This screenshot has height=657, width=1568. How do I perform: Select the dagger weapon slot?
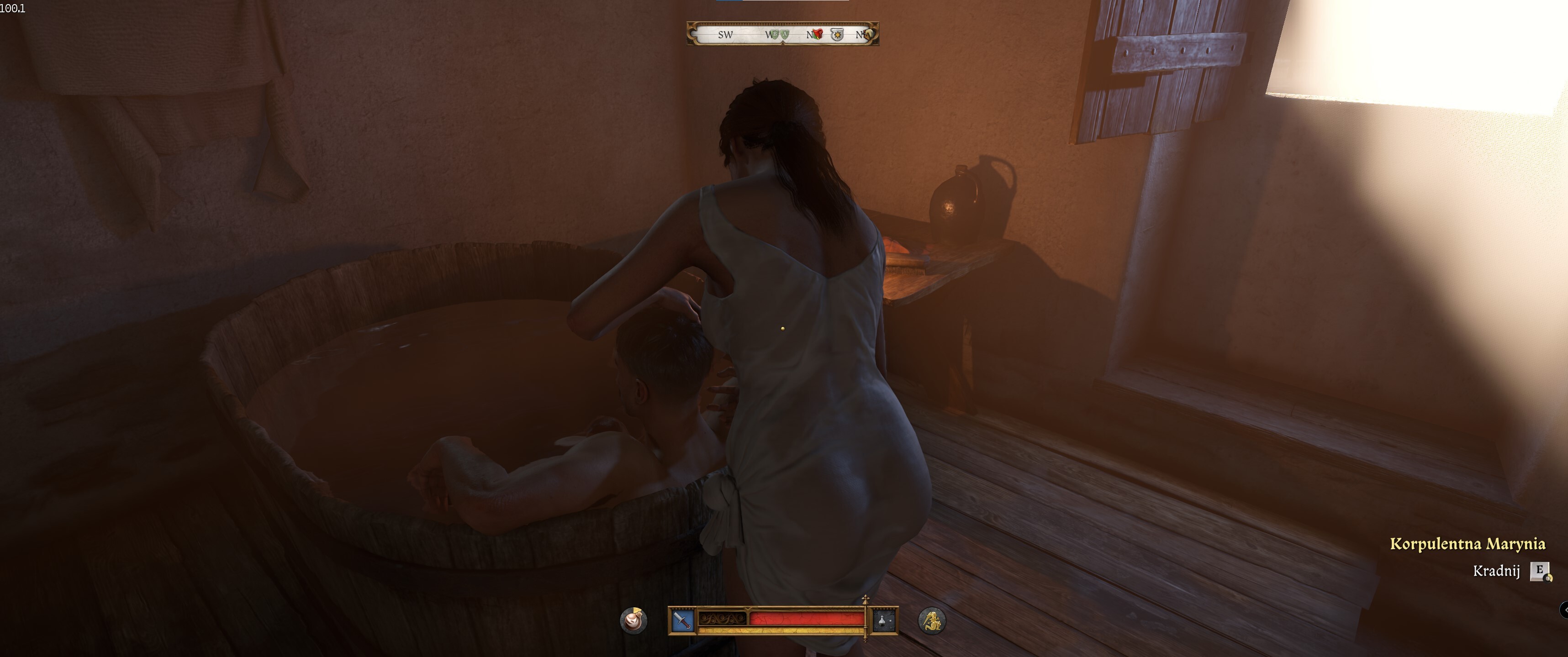click(x=683, y=620)
